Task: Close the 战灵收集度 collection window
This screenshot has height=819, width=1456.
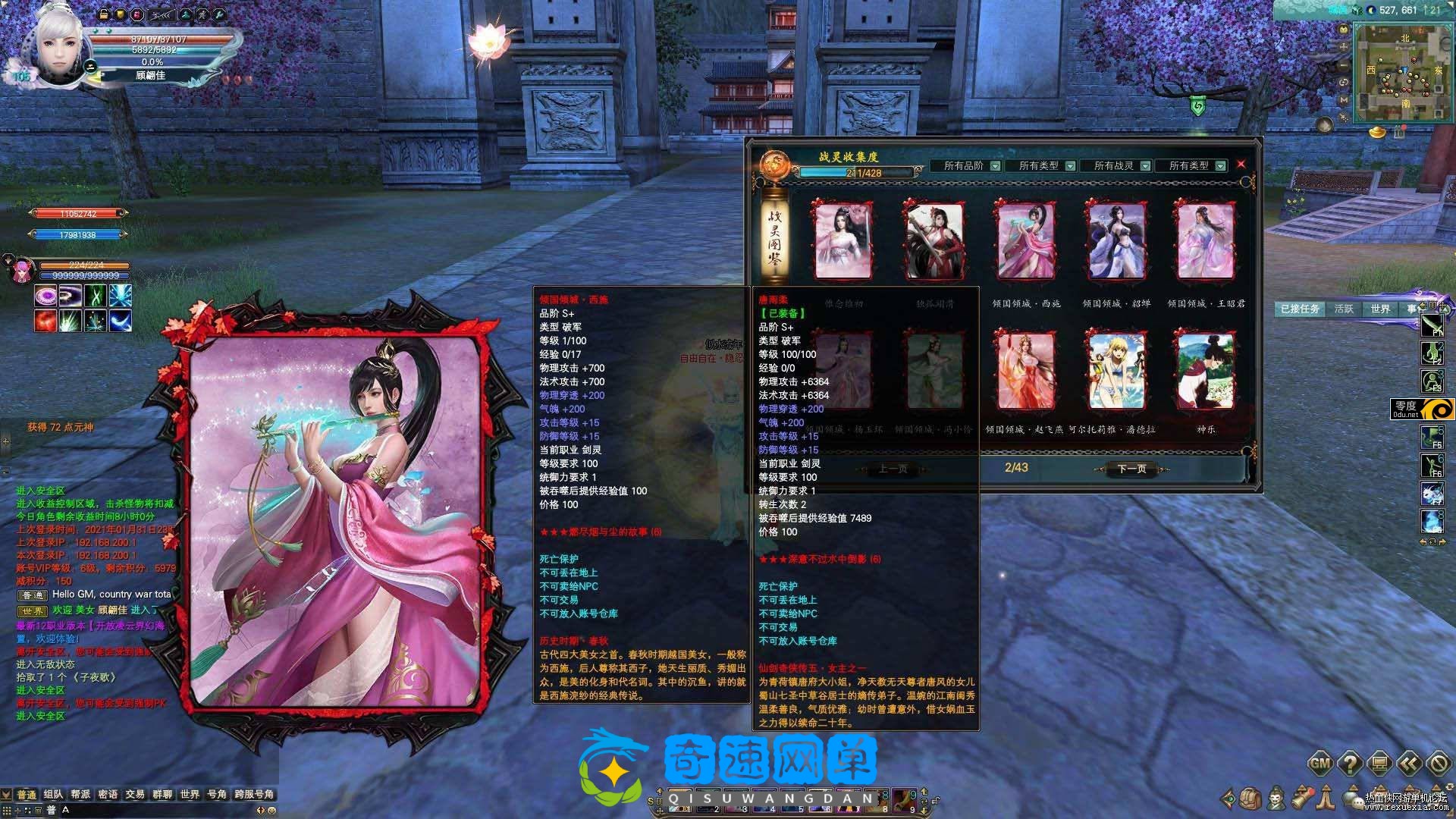Action: [x=1241, y=164]
